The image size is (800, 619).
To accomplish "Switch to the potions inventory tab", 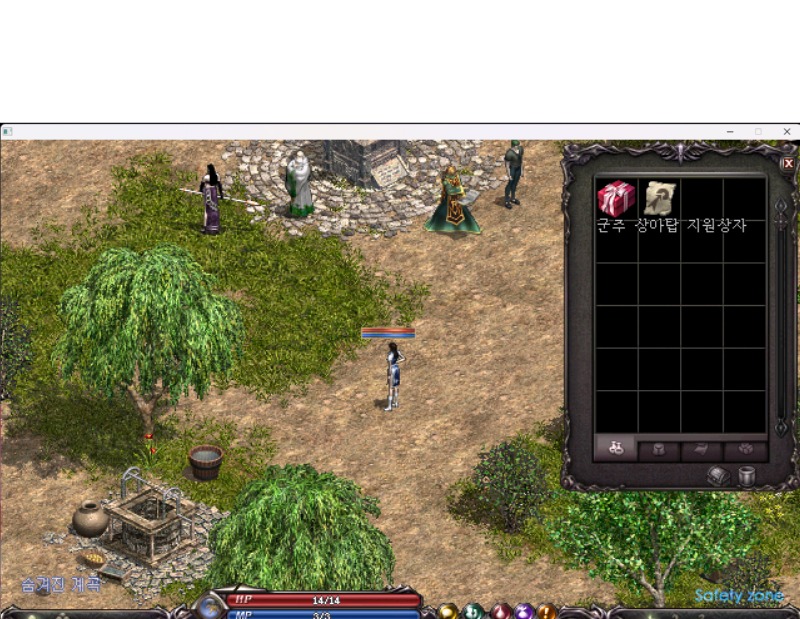I will [x=615, y=449].
